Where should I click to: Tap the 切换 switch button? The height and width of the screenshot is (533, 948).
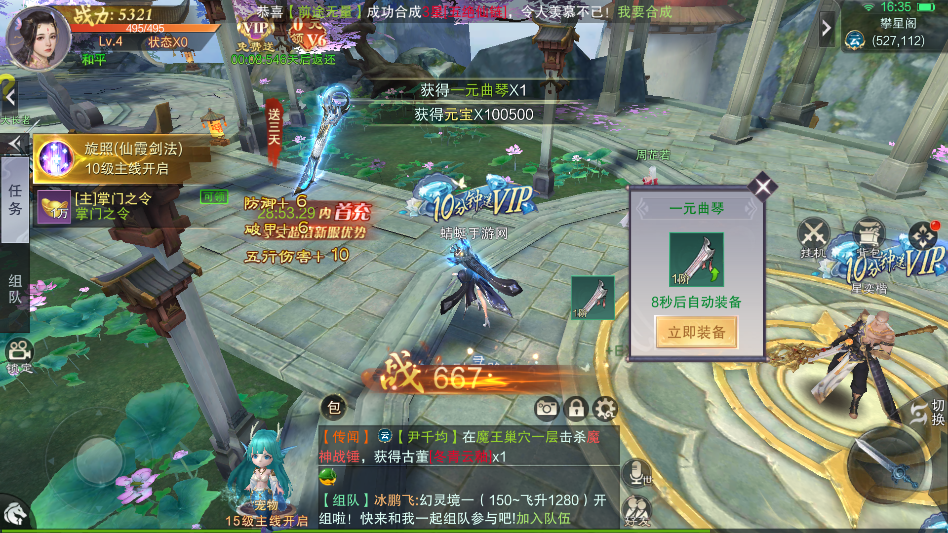(x=929, y=411)
